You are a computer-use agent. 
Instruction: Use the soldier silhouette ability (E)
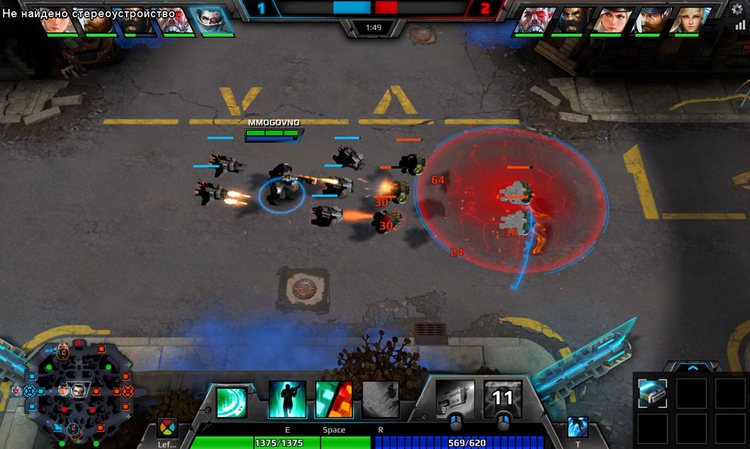(285, 400)
